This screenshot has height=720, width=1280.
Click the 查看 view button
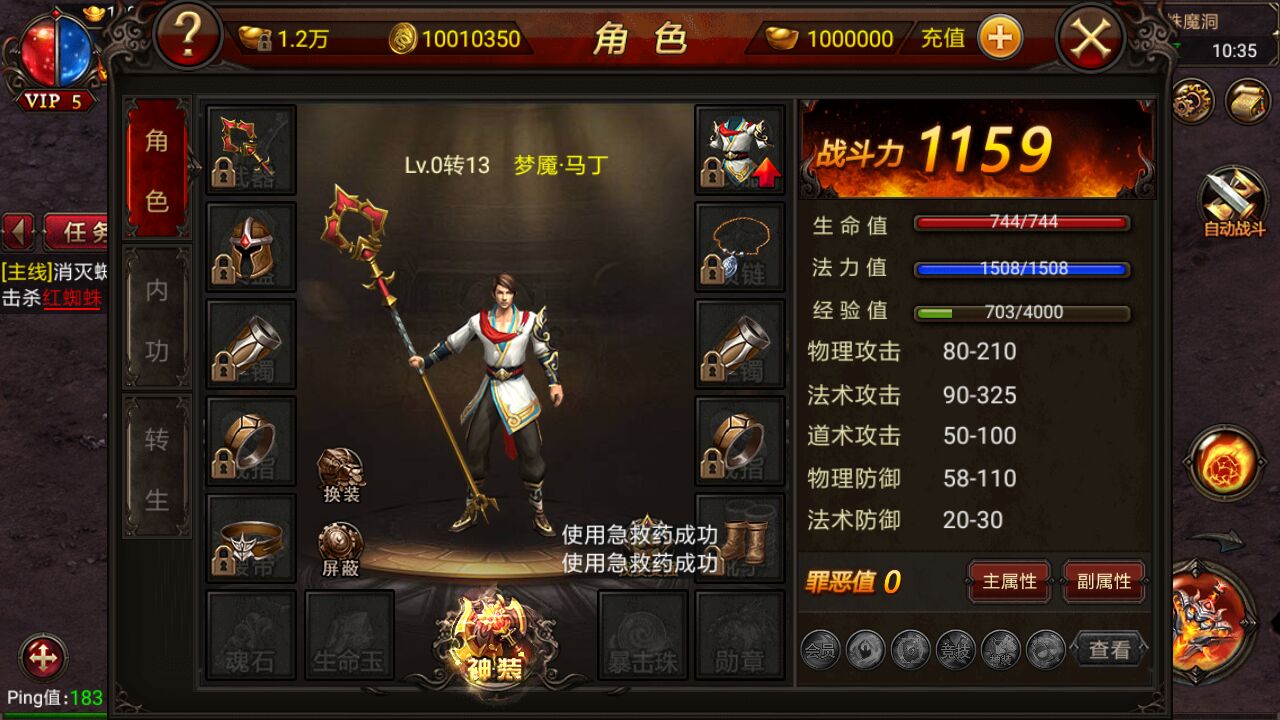pyautogui.click(x=1108, y=649)
